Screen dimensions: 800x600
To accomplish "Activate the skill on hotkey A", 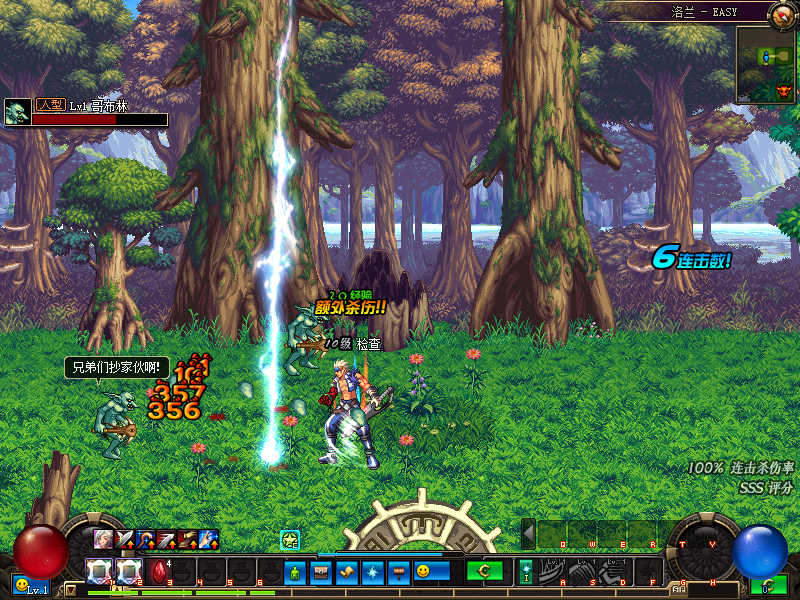I will 556,571.
